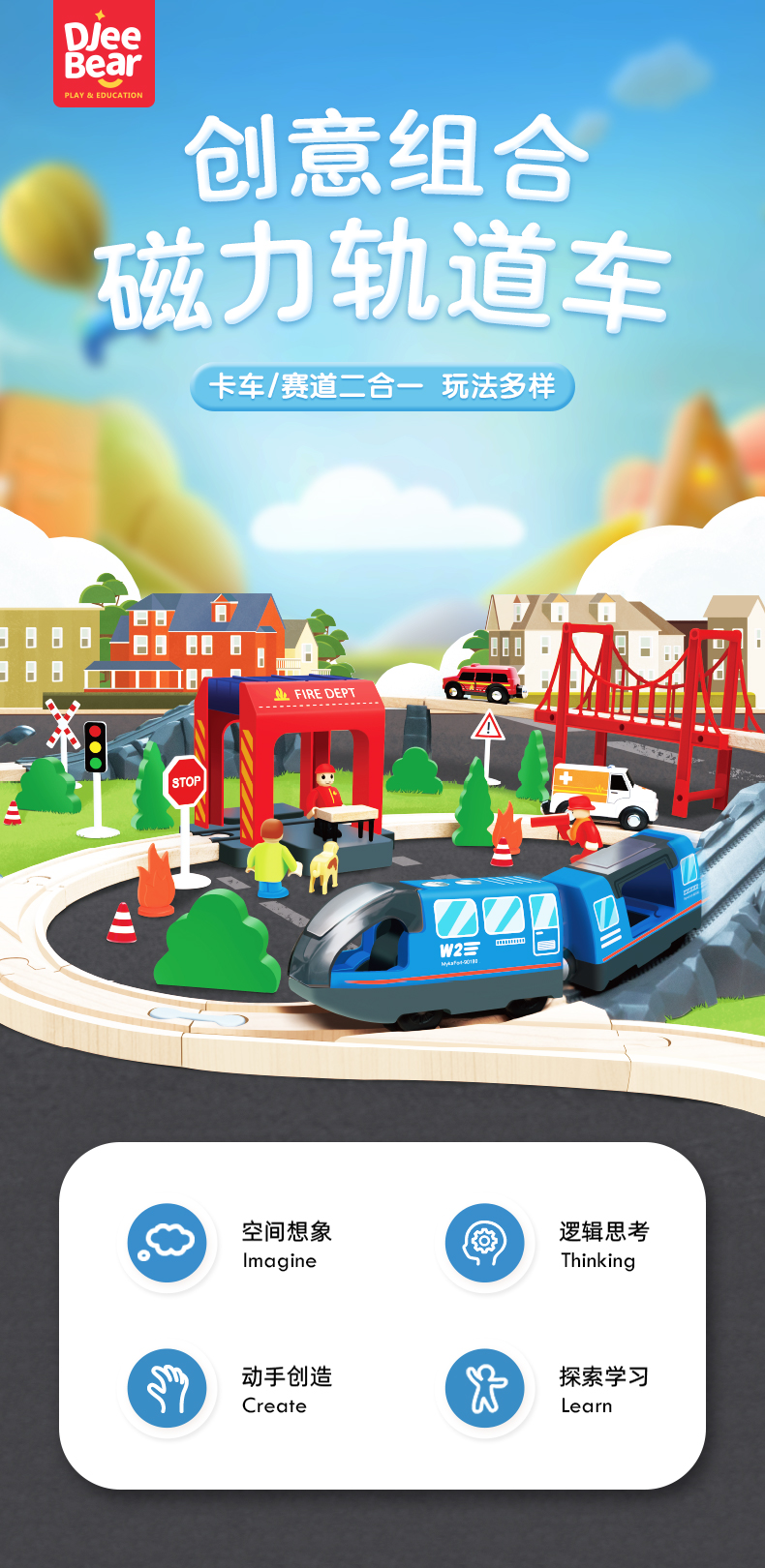This screenshot has width=765, height=1568.
Task: Select the blue pill banner under the title
Action: click(x=382, y=387)
